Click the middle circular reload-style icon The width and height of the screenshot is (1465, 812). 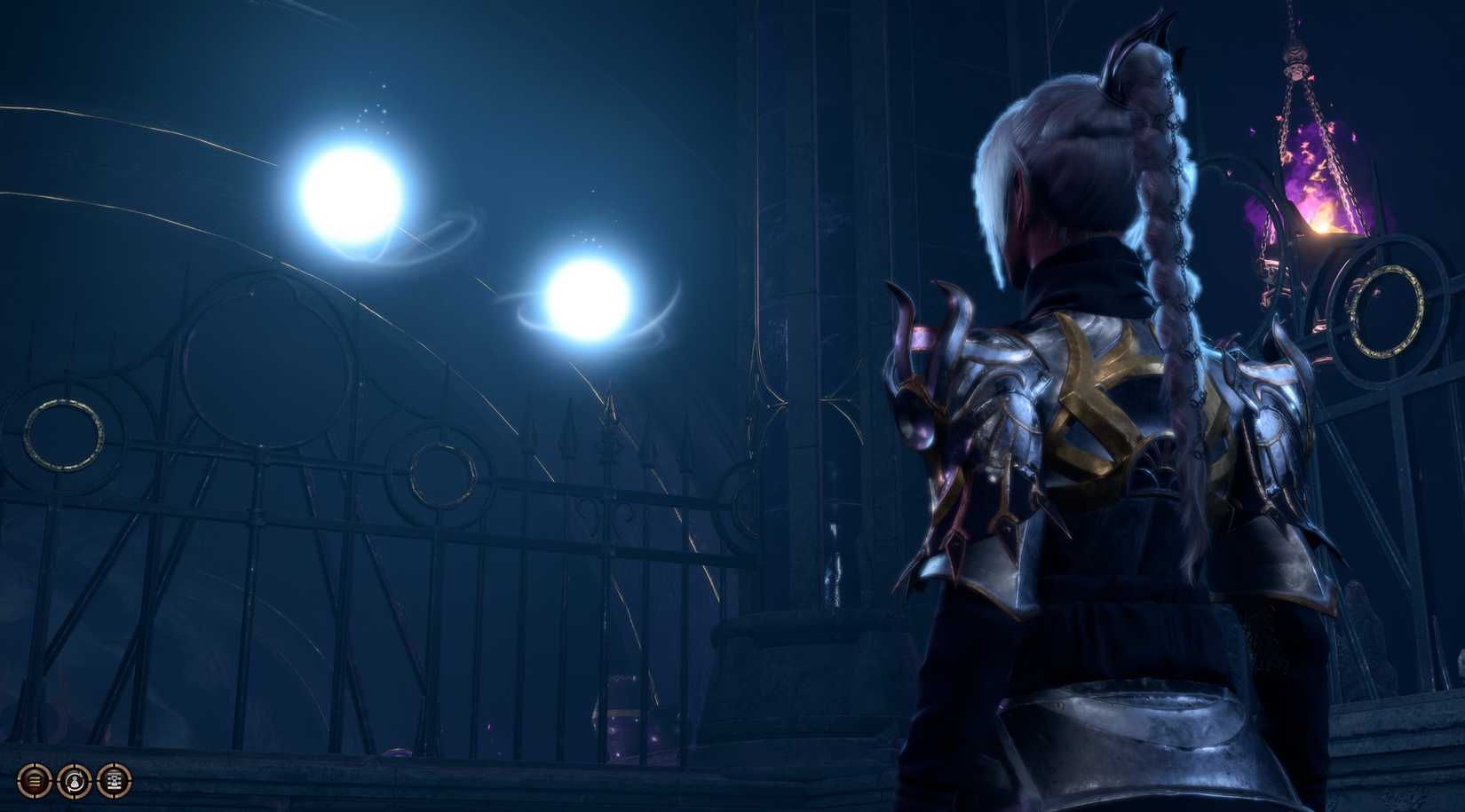tap(75, 781)
